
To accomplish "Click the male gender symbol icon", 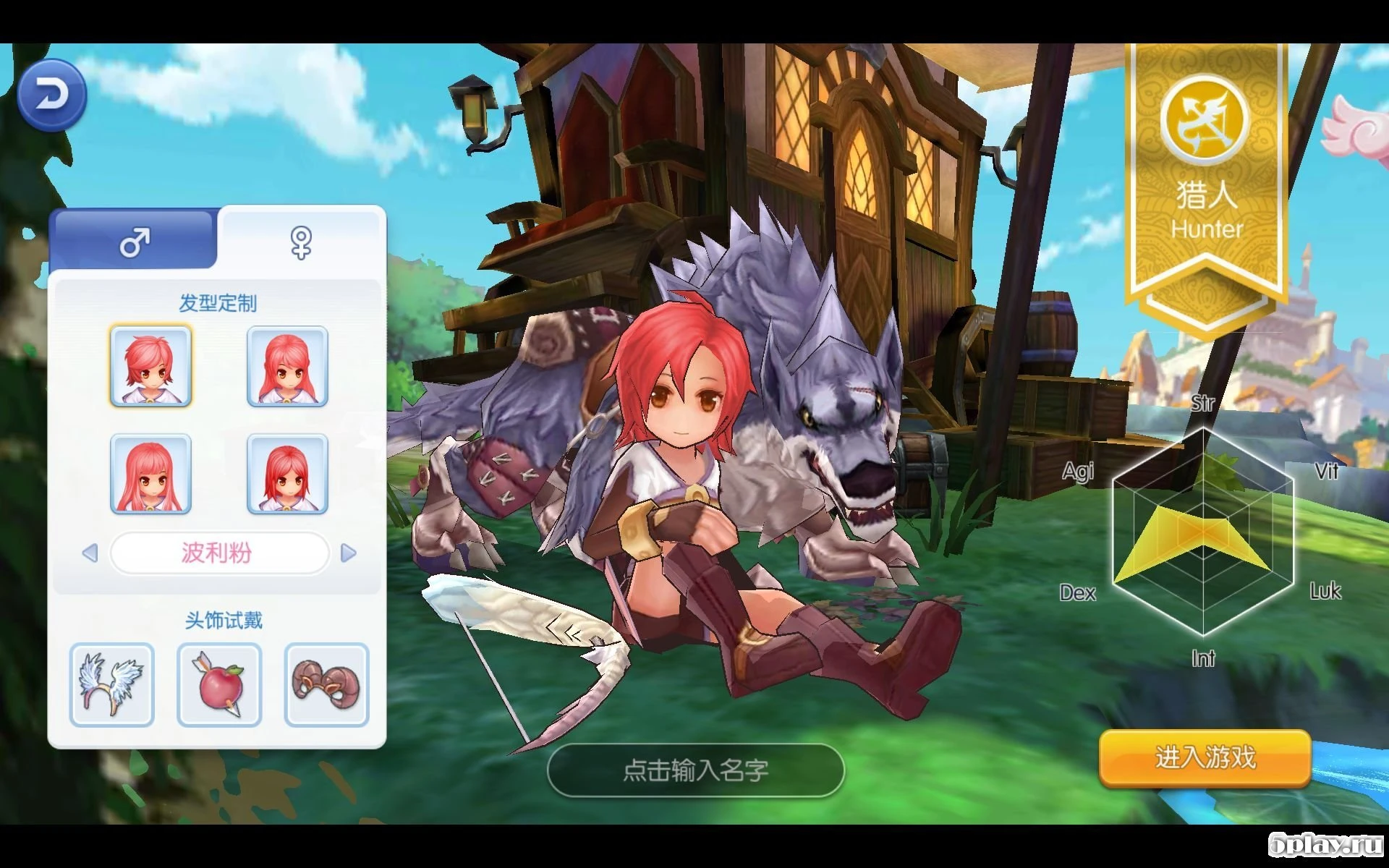I will pyautogui.click(x=134, y=242).
